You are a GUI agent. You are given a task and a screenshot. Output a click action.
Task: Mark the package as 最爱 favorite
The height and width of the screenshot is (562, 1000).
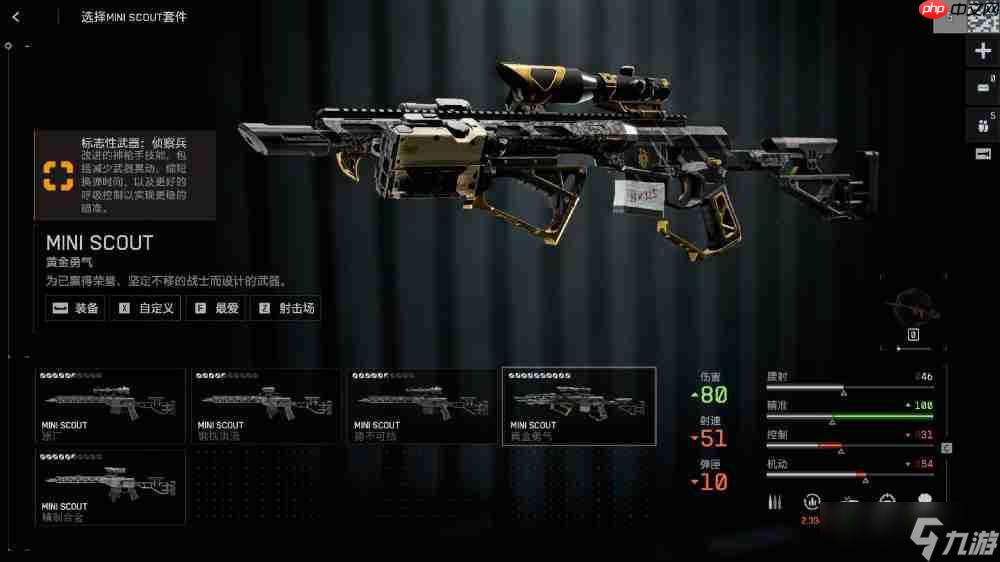pos(216,308)
